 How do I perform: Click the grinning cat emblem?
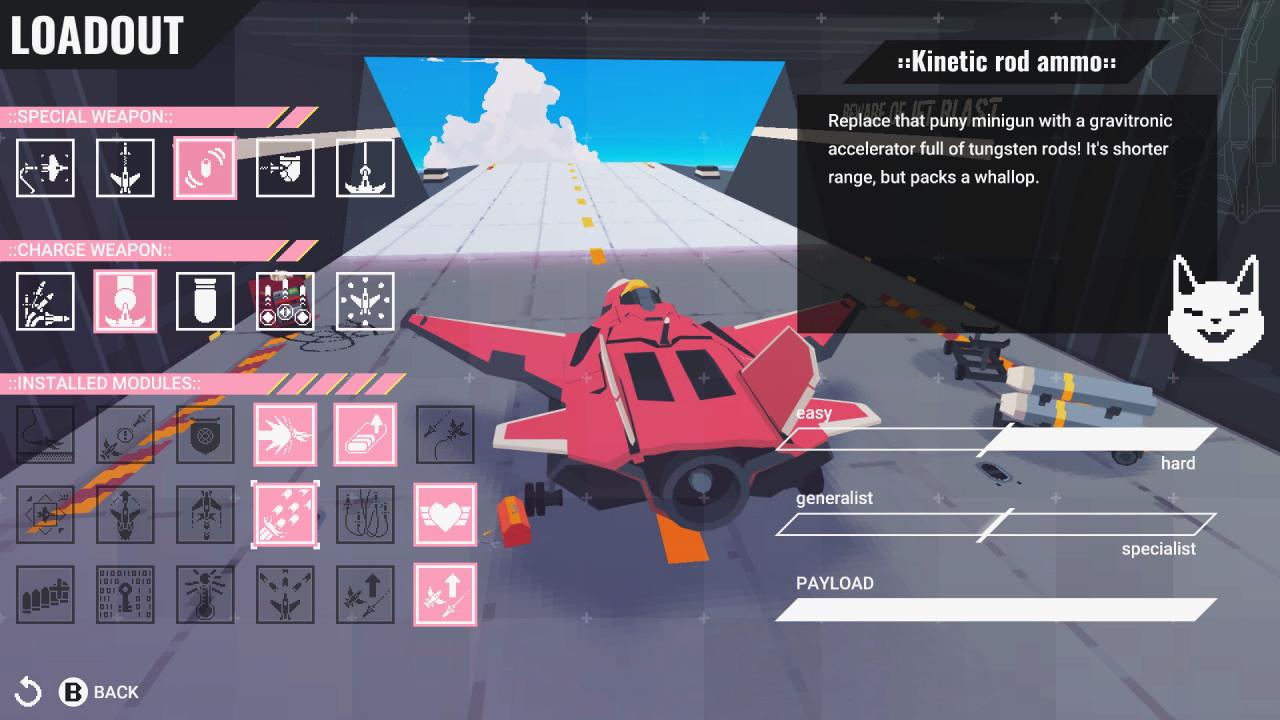pos(1217,307)
